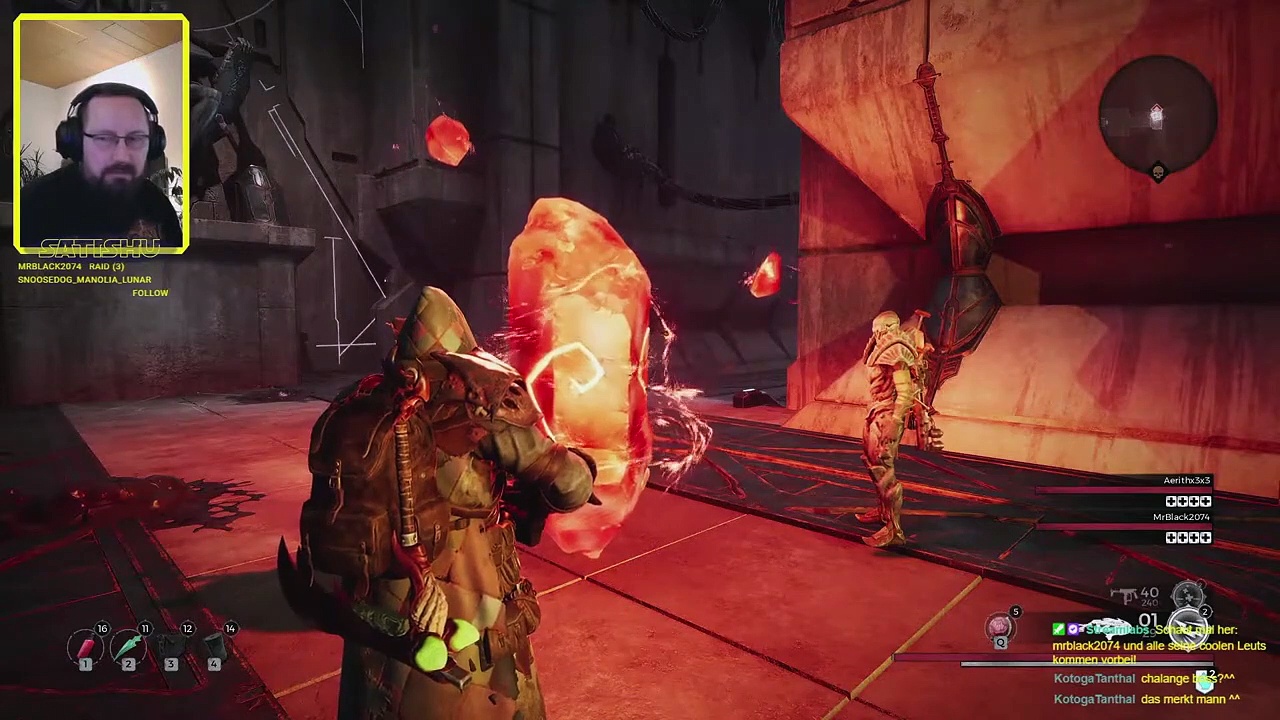Use the green dagger quick slot item
This screenshot has width=1280, height=720.
[129, 648]
